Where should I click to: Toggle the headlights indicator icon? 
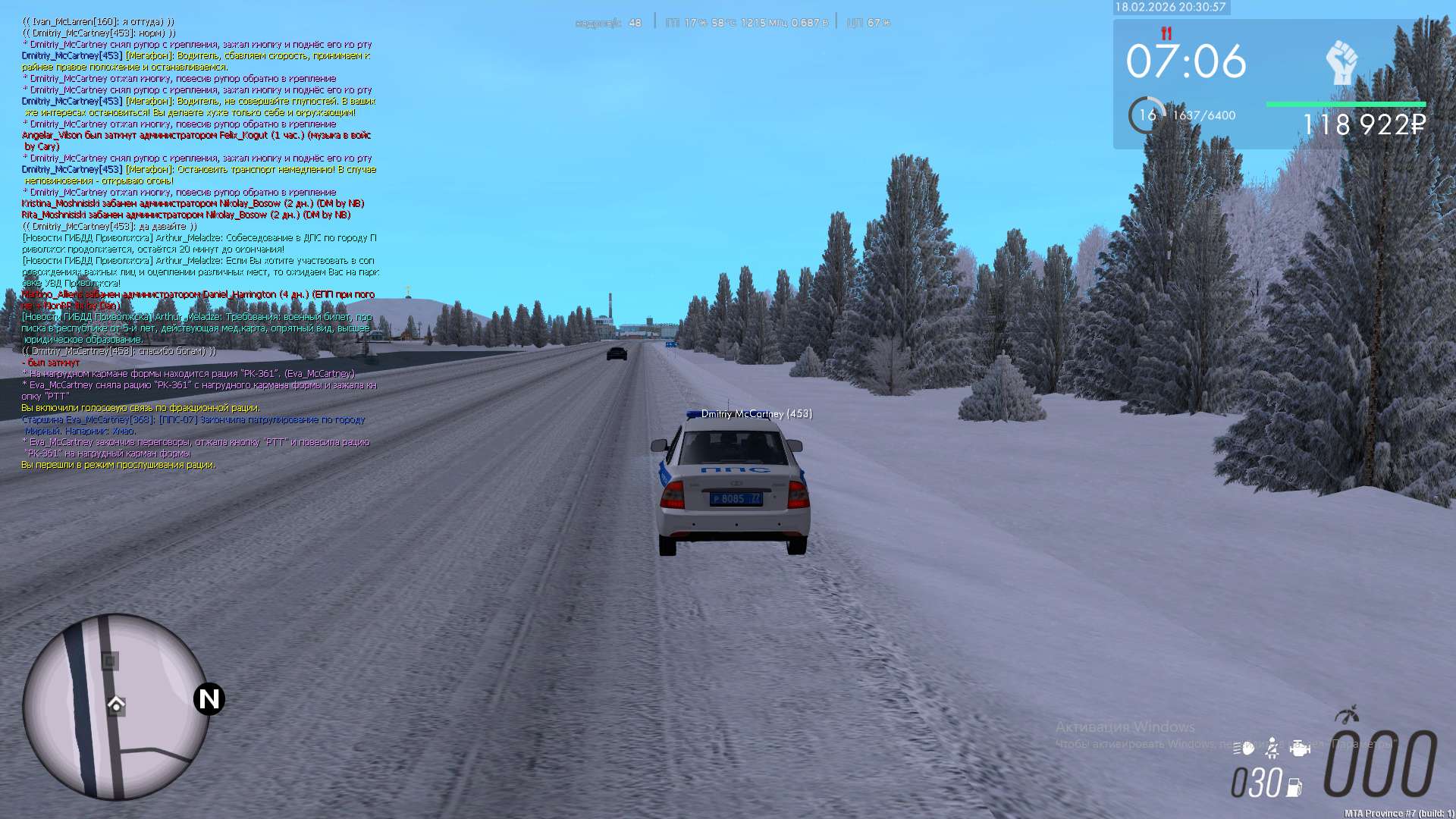(x=1244, y=748)
